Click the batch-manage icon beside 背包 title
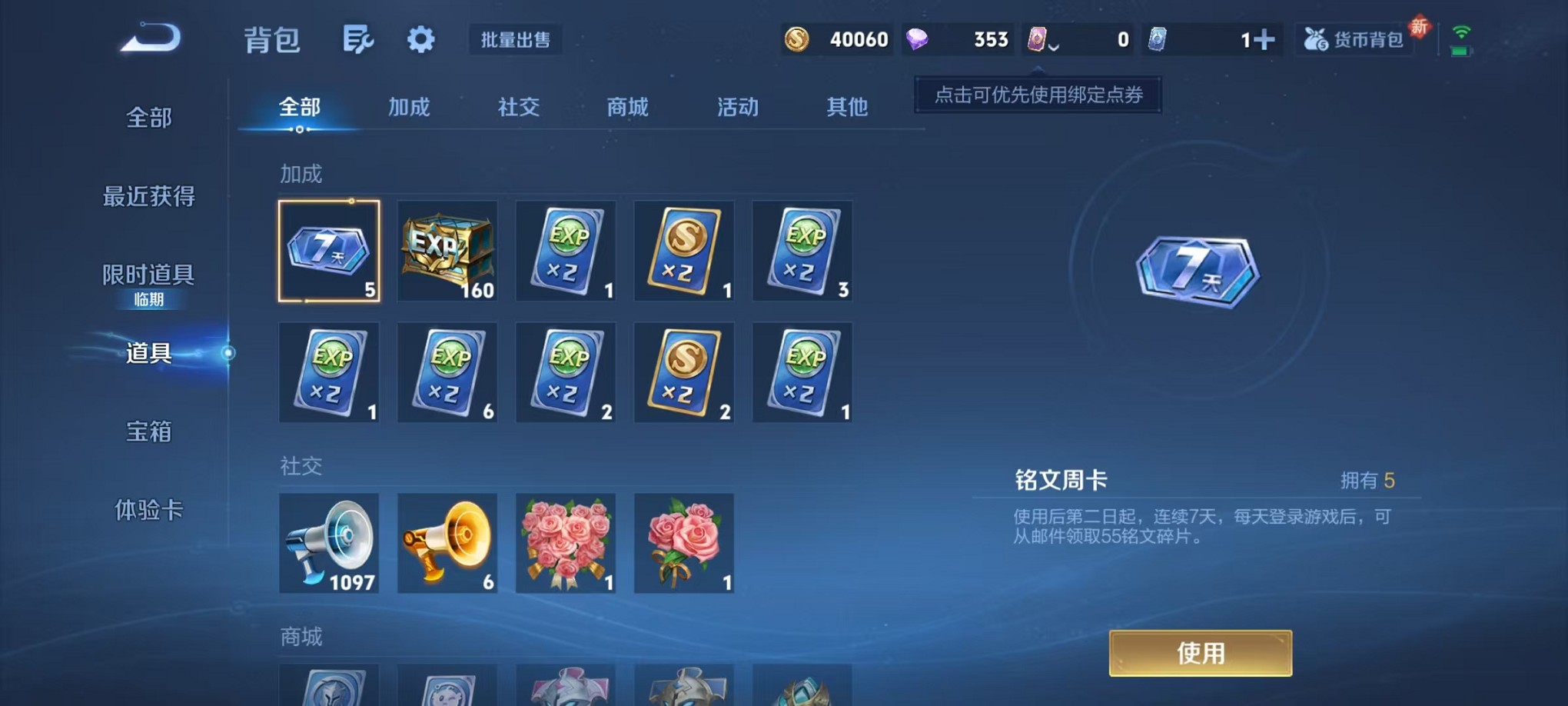 (x=360, y=38)
